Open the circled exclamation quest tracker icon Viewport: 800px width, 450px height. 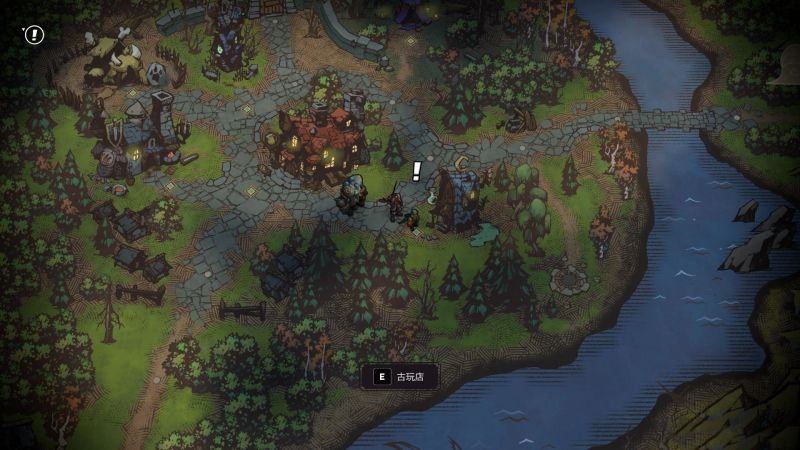35,35
